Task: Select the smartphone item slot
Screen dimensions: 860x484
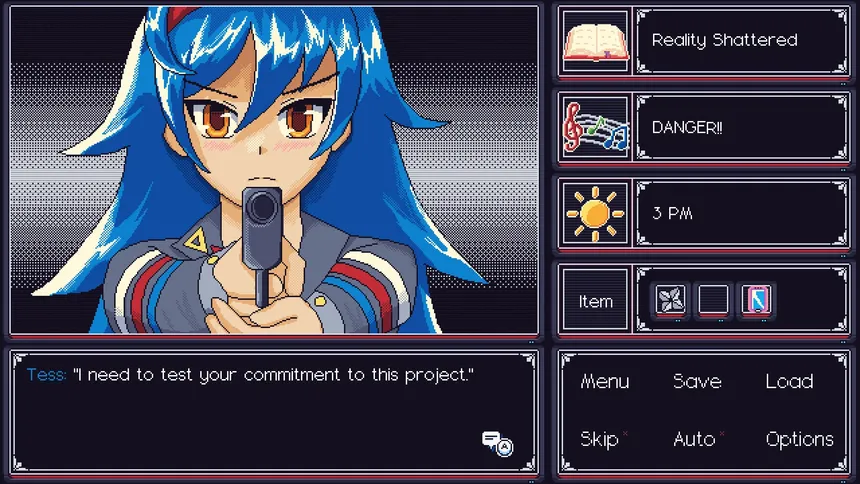Action: pos(755,299)
